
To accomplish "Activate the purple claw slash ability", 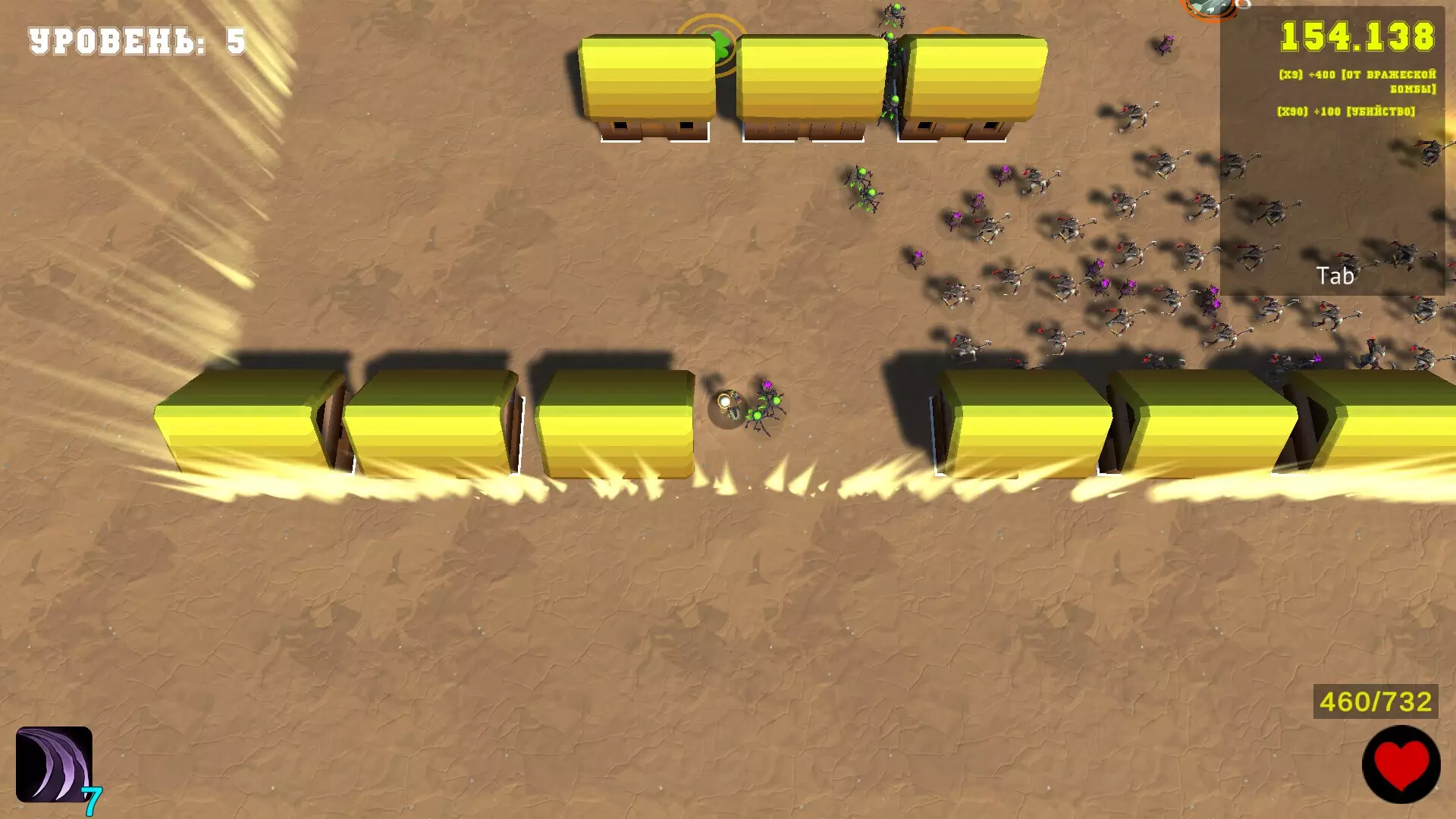I will [54, 764].
